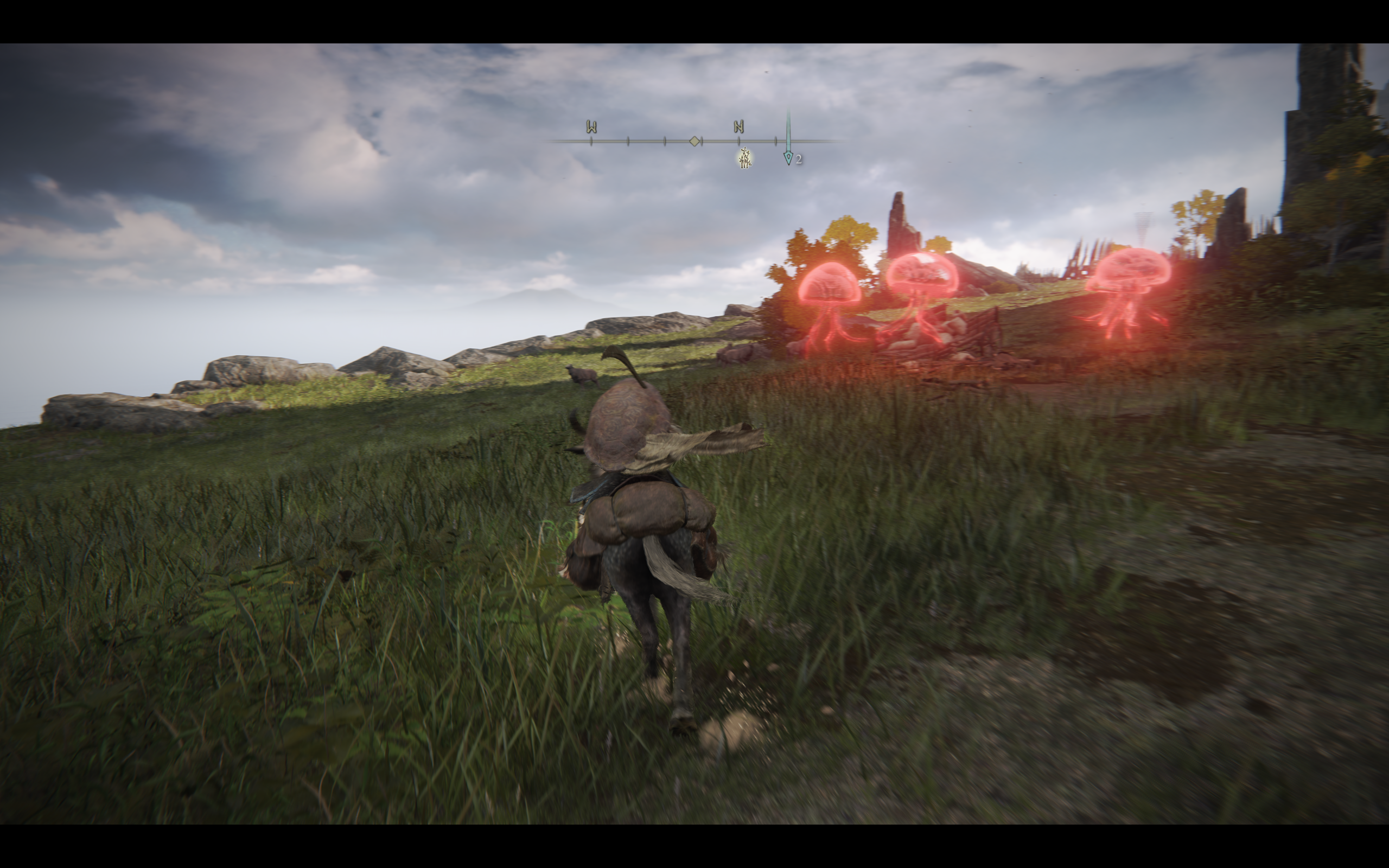The image size is (1389, 868).
Task: Click the W direction letter on the compass
Action: [x=591, y=127]
